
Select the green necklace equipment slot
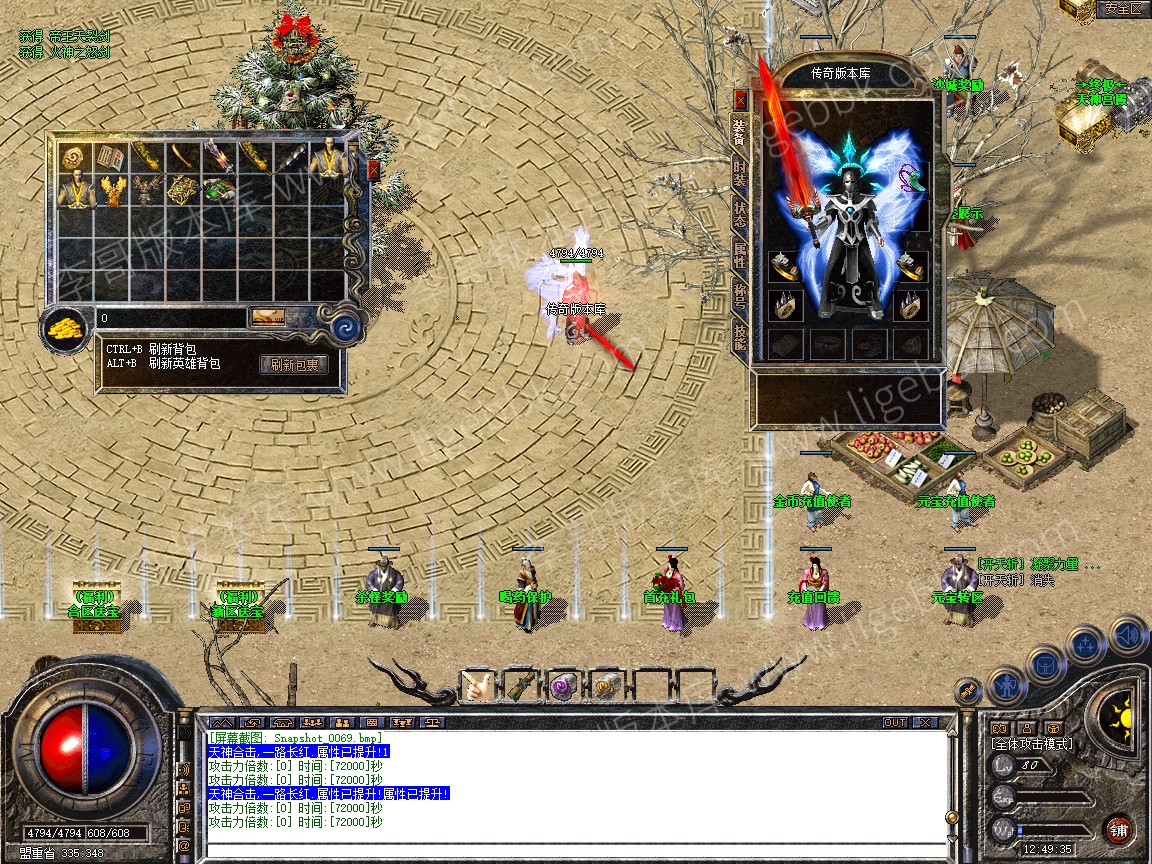[912, 177]
